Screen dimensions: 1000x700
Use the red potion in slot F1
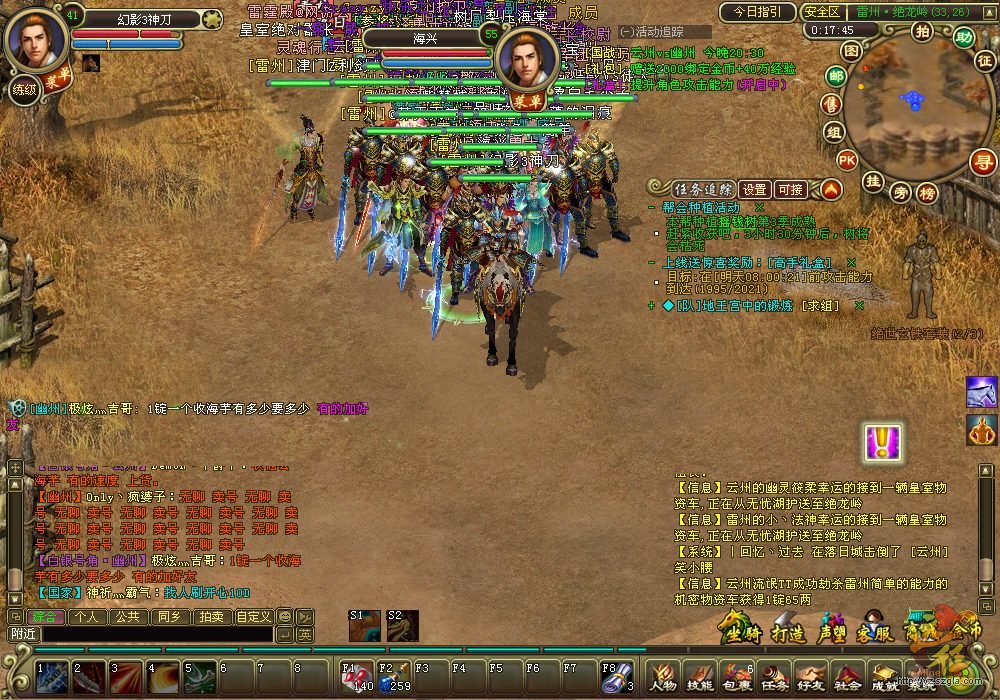click(x=358, y=677)
